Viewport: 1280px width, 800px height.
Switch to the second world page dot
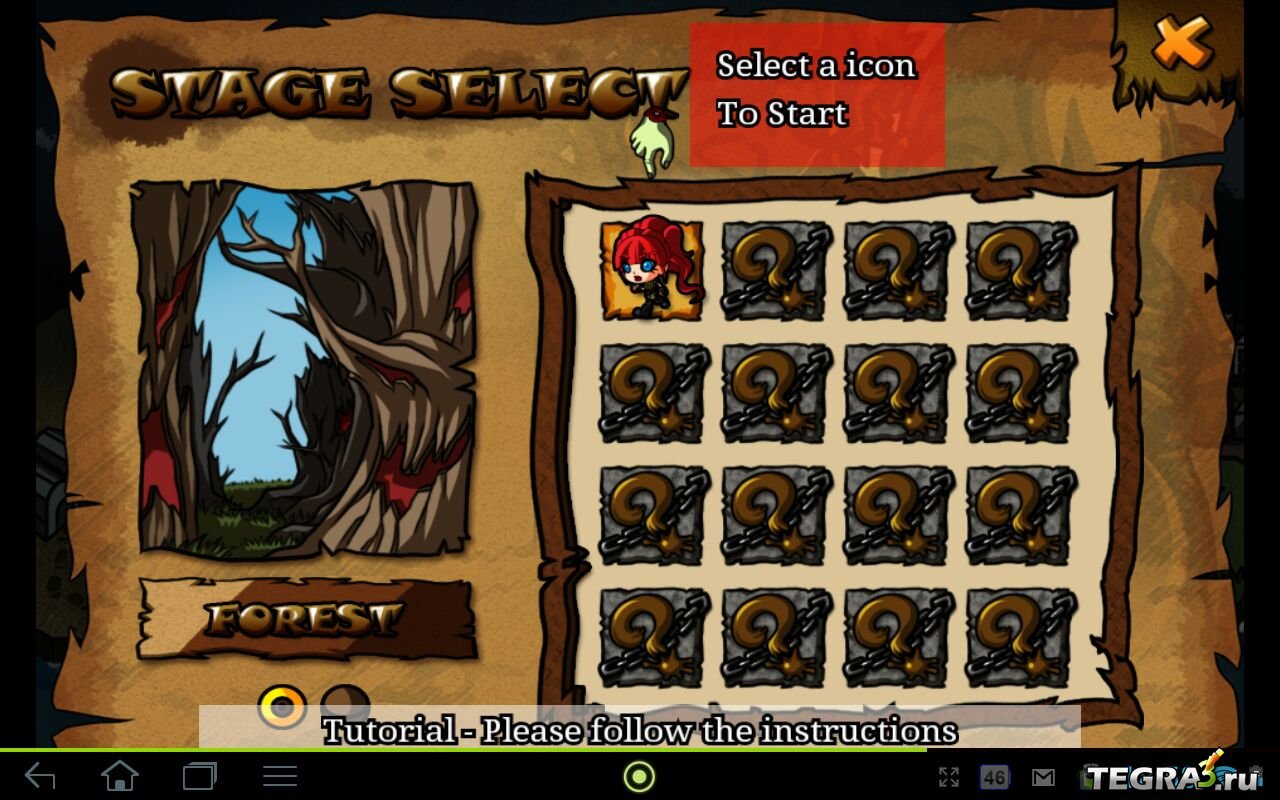(345, 700)
